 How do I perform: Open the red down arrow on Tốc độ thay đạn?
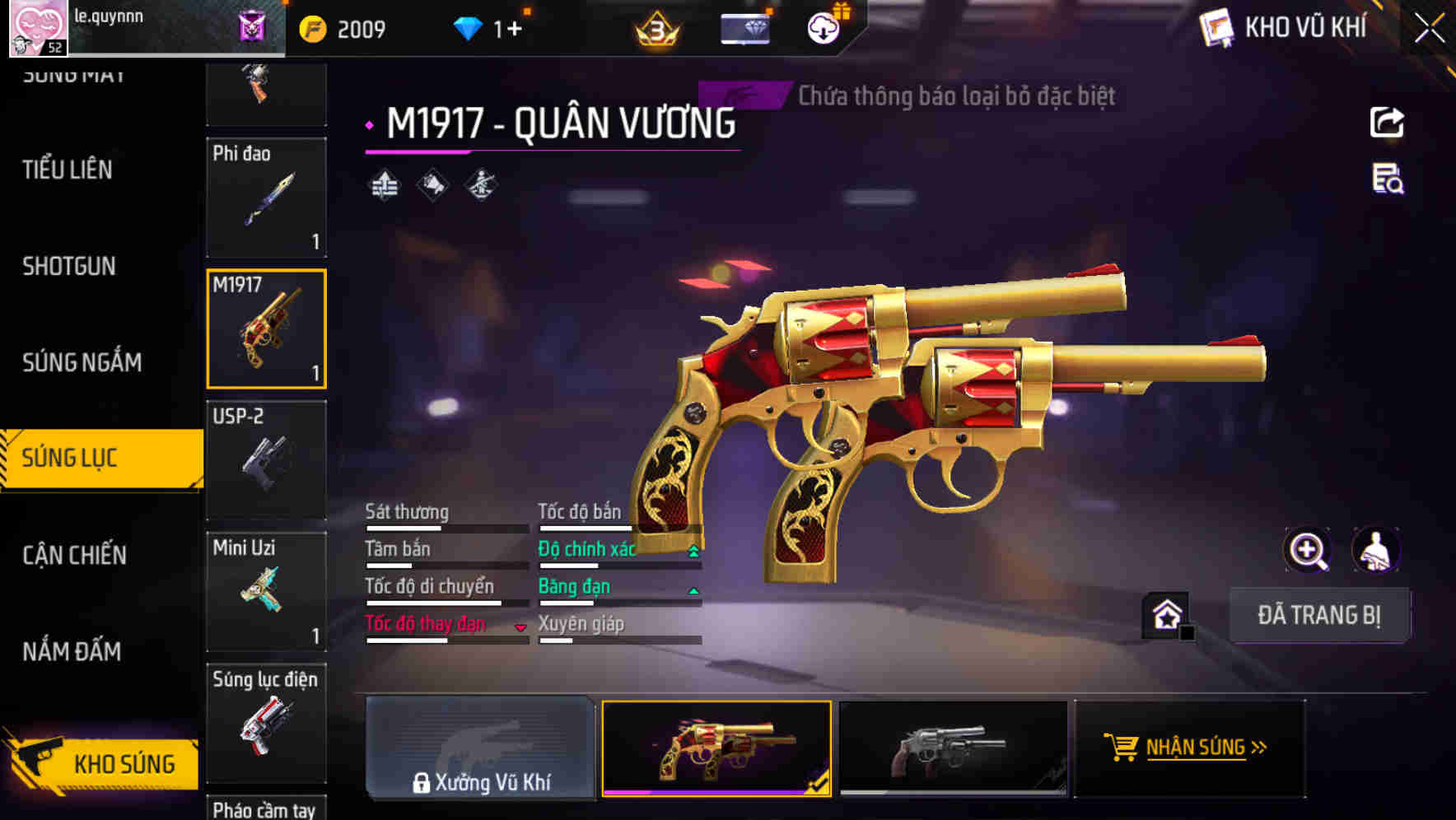[520, 626]
